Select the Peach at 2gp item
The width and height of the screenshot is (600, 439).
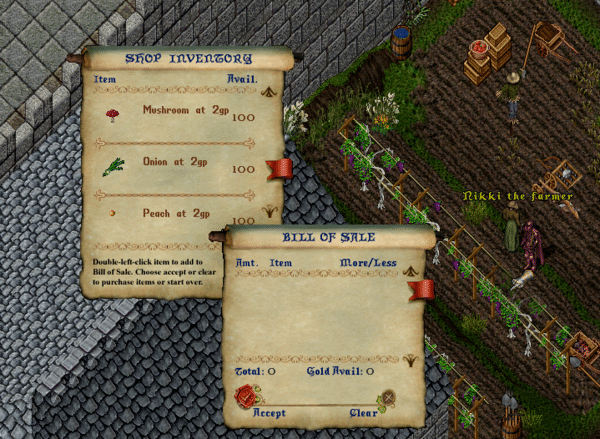175,213
